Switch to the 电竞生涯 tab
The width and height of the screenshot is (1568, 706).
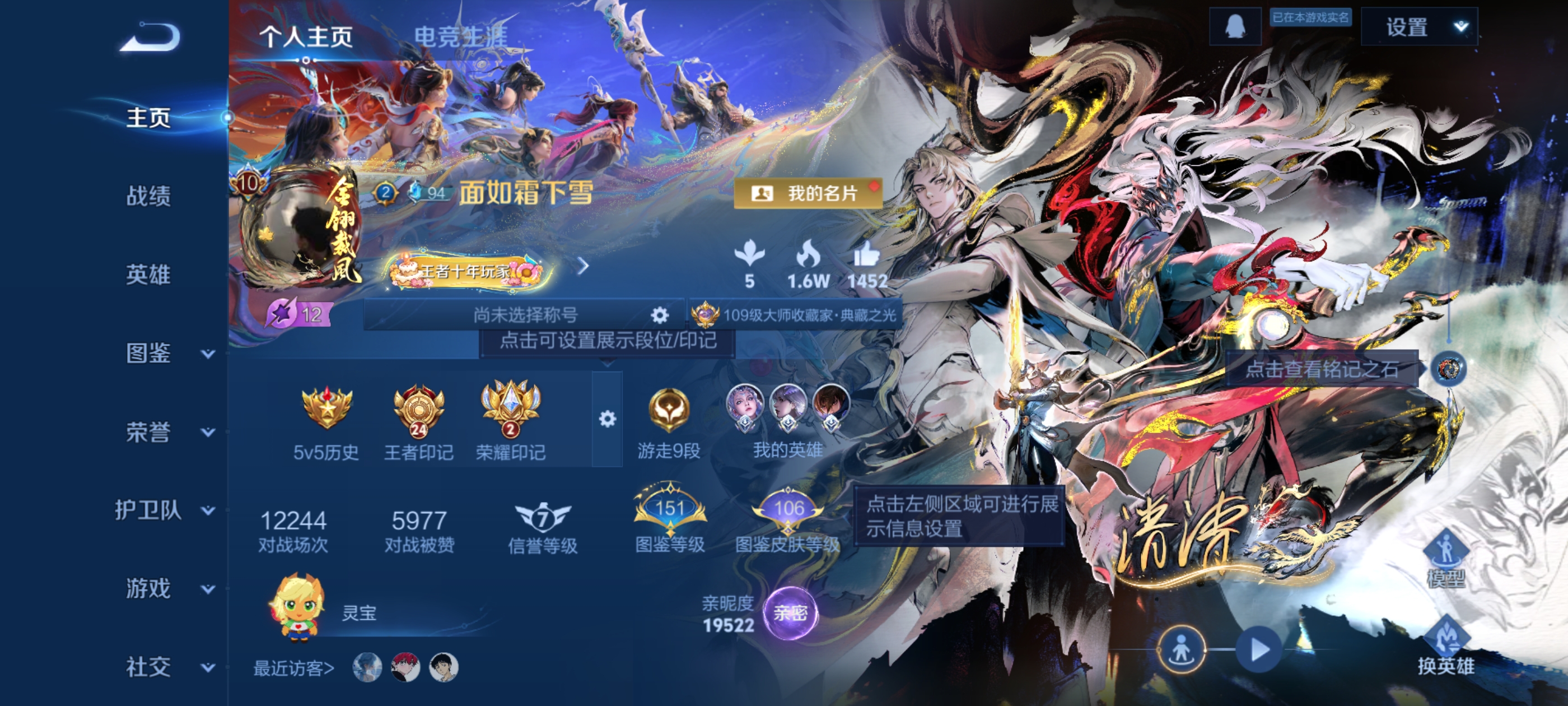(463, 35)
